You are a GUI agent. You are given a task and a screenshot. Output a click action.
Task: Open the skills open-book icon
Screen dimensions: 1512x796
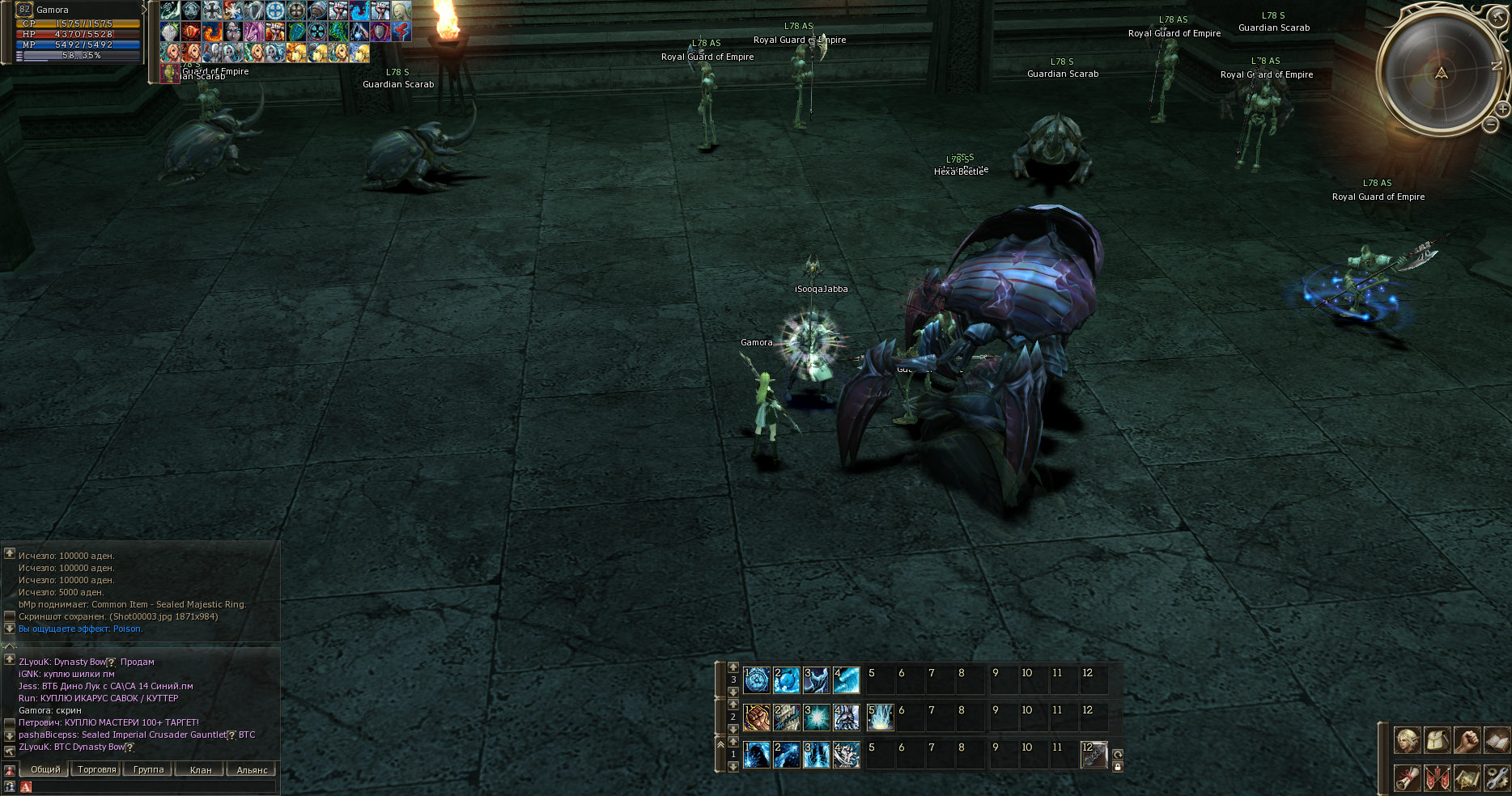tap(1497, 740)
